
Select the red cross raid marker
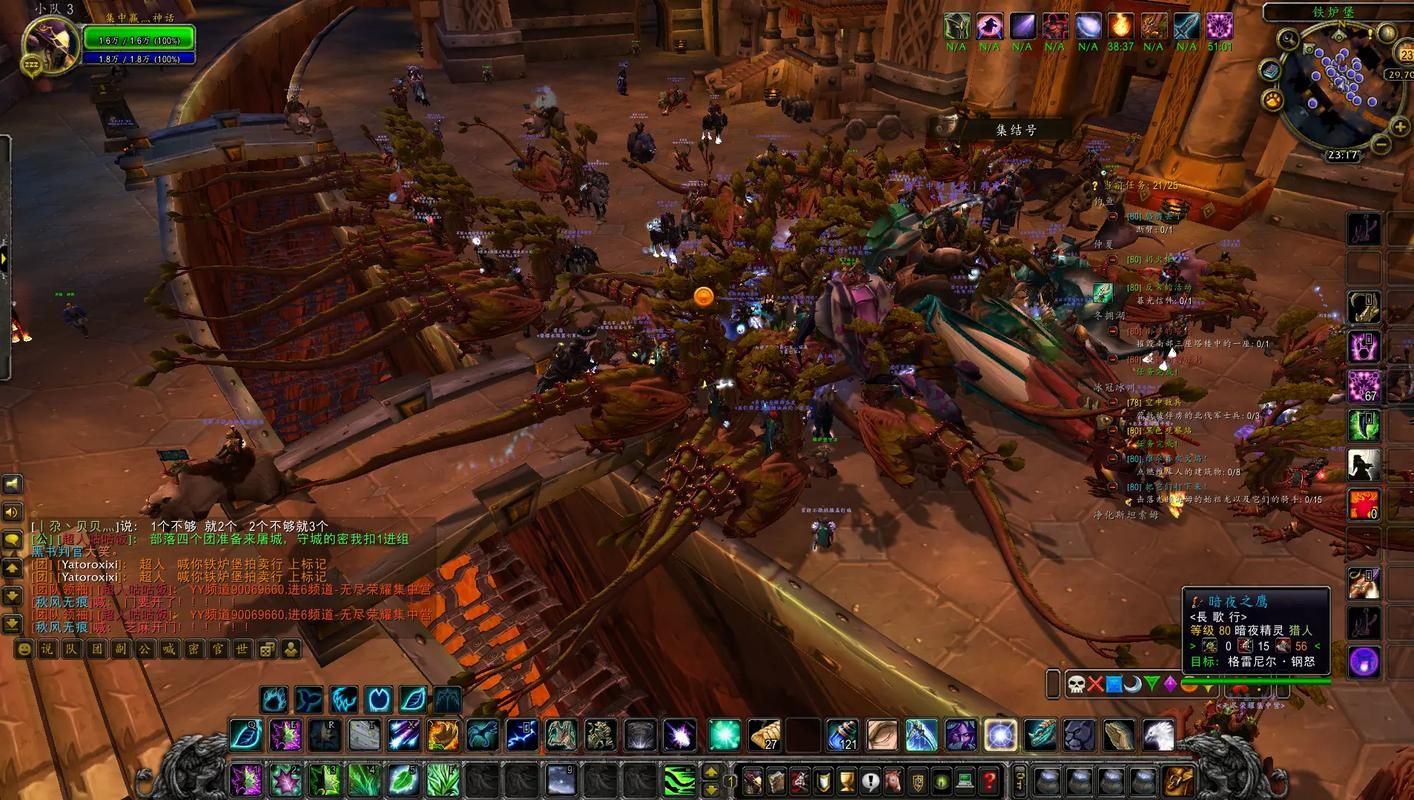pos(1095,684)
